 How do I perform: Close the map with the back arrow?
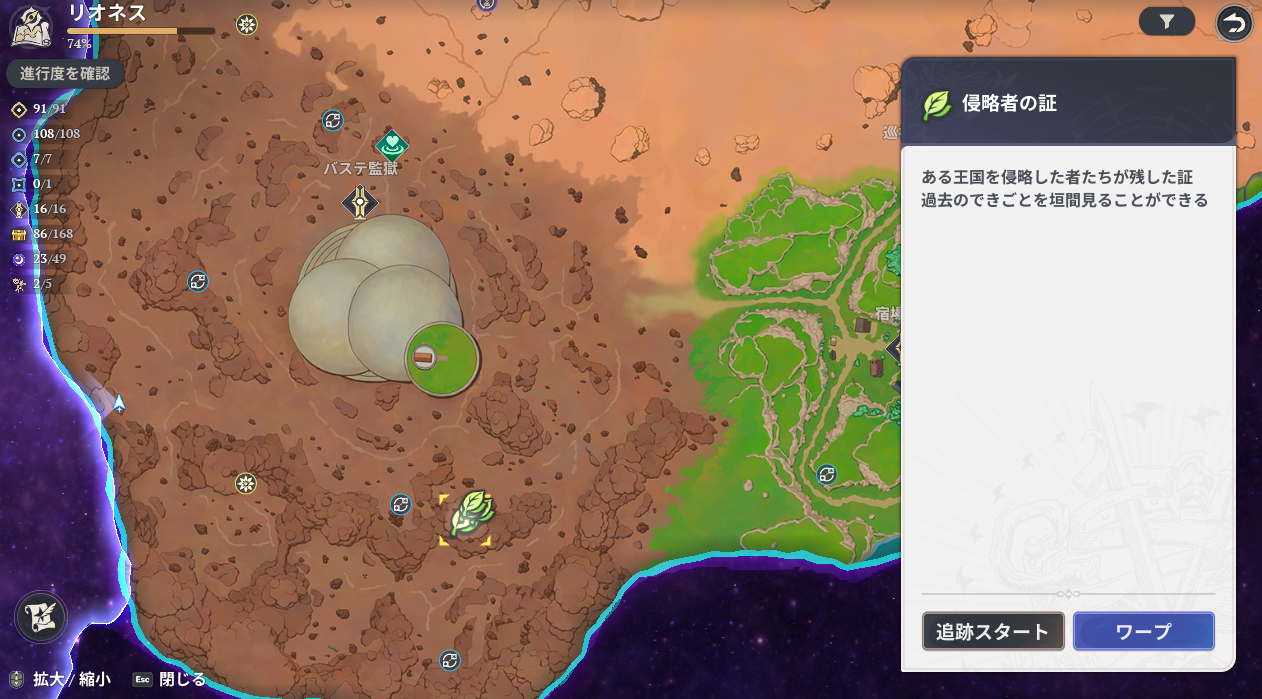point(1235,22)
